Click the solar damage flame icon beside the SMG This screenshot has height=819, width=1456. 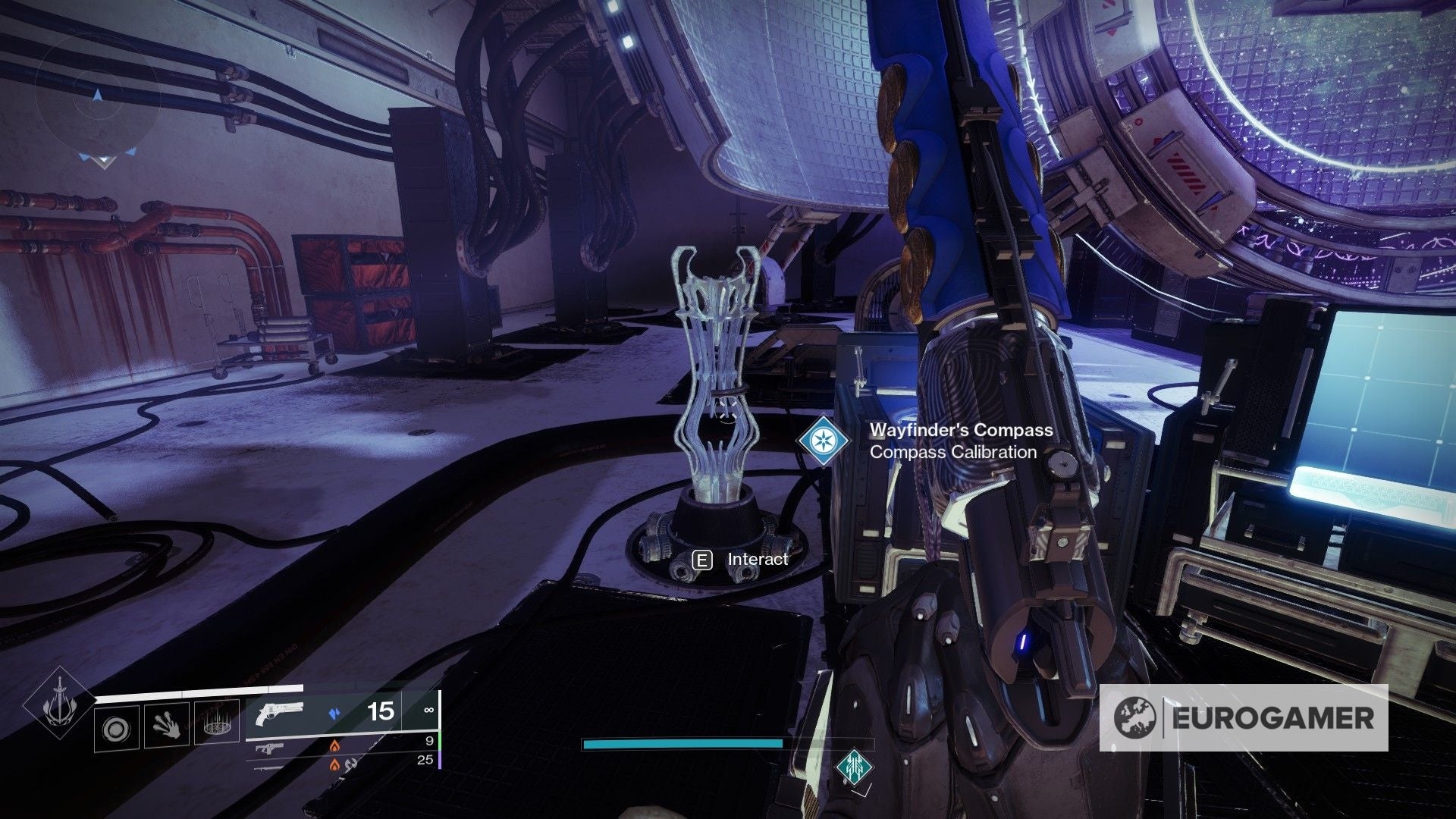click(x=335, y=746)
